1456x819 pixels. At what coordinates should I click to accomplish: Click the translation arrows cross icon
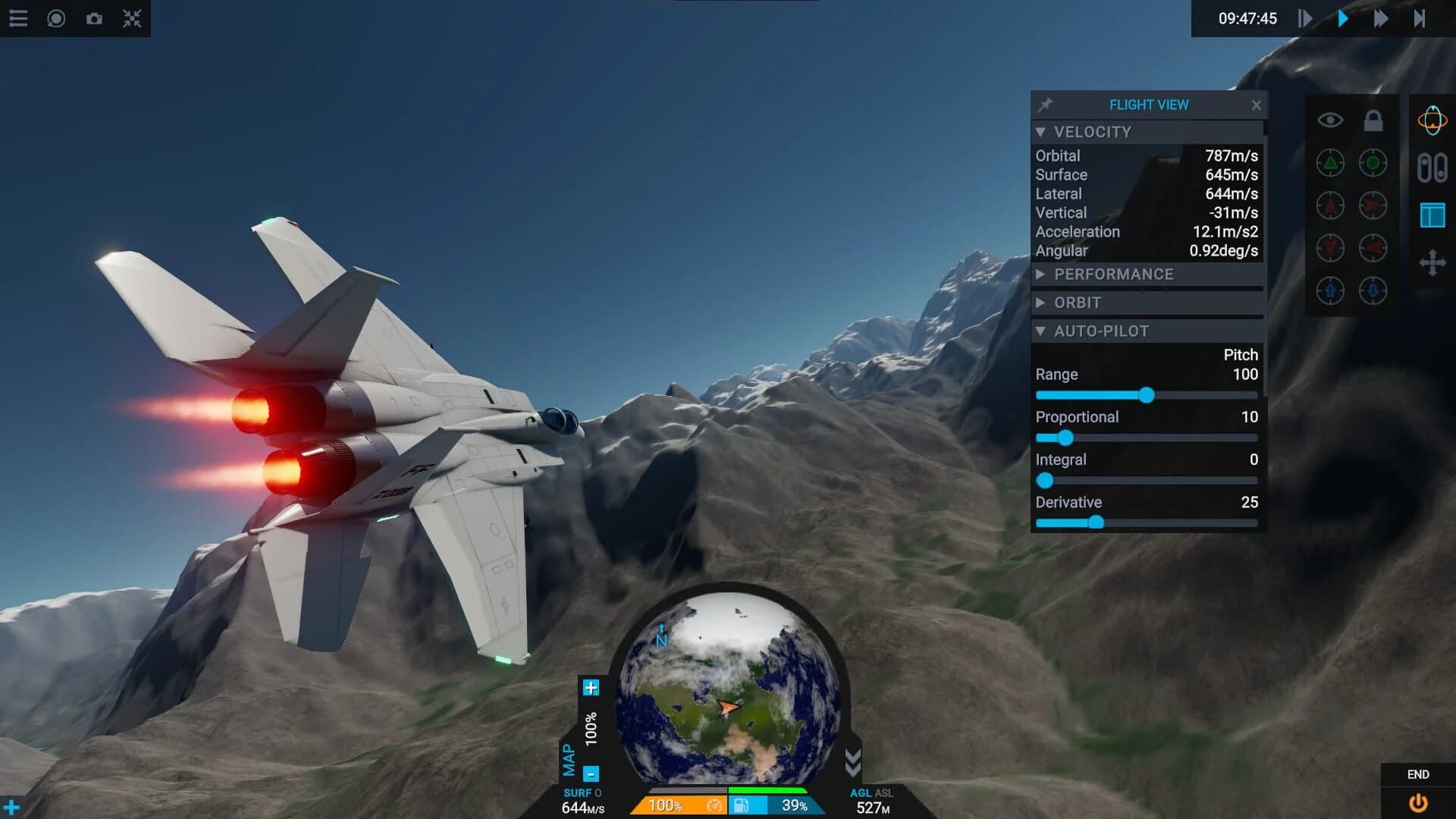[x=1432, y=262]
